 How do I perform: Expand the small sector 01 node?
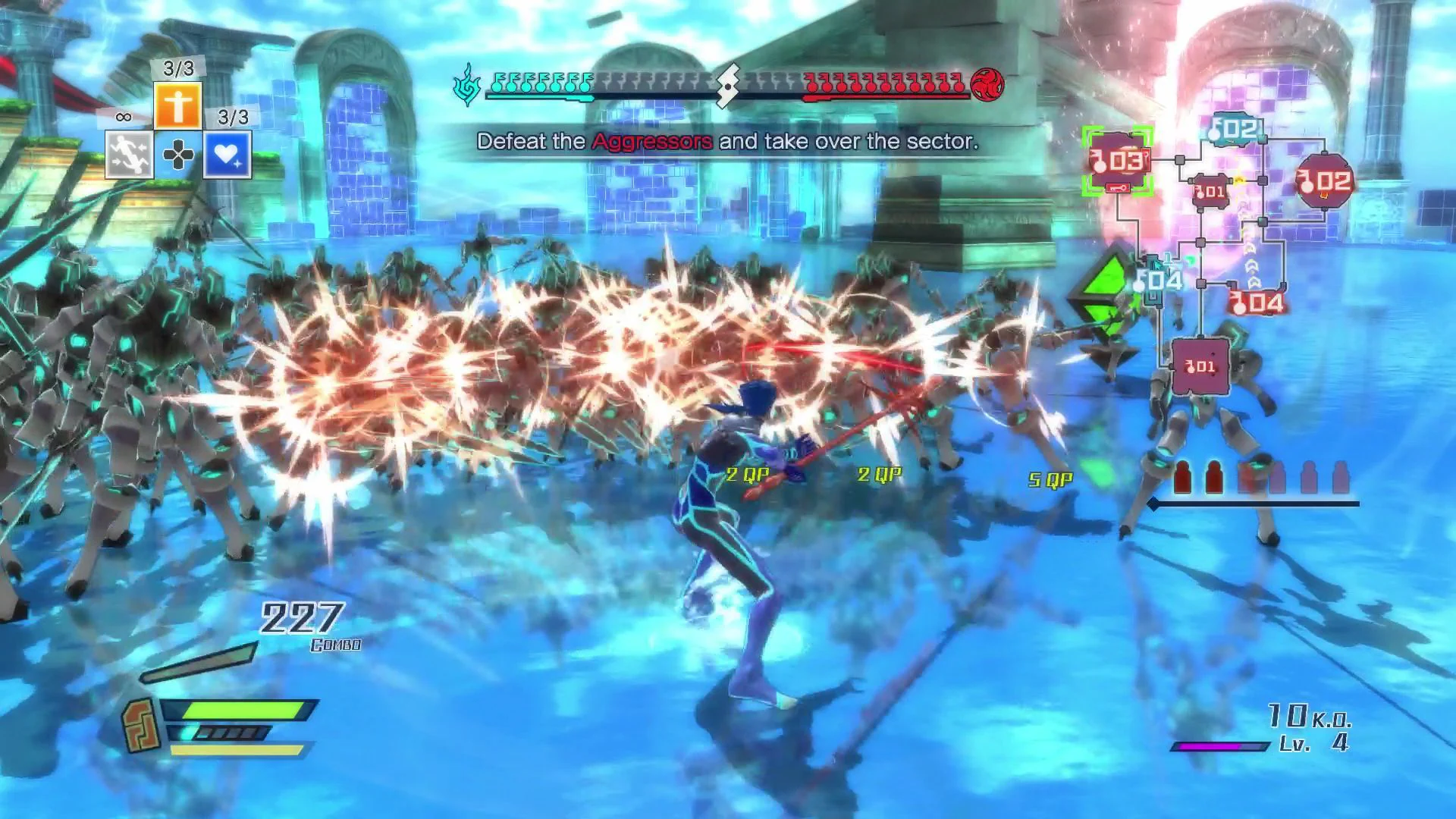pos(1210,192)
